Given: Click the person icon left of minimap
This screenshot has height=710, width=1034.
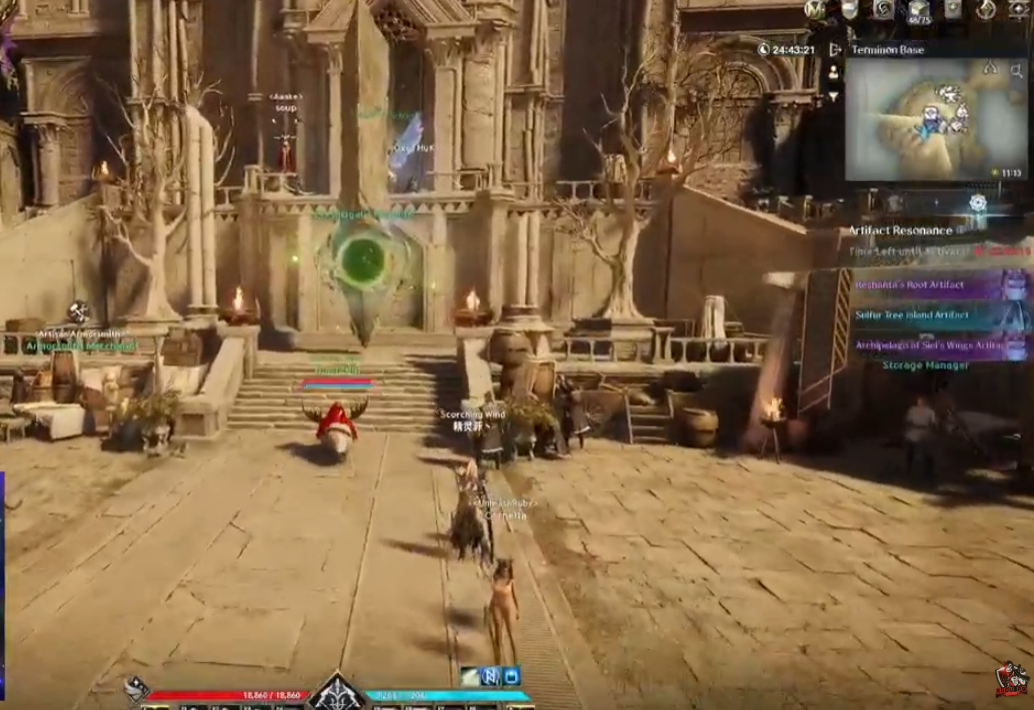Looking at the screenshot, I should 832,72.
